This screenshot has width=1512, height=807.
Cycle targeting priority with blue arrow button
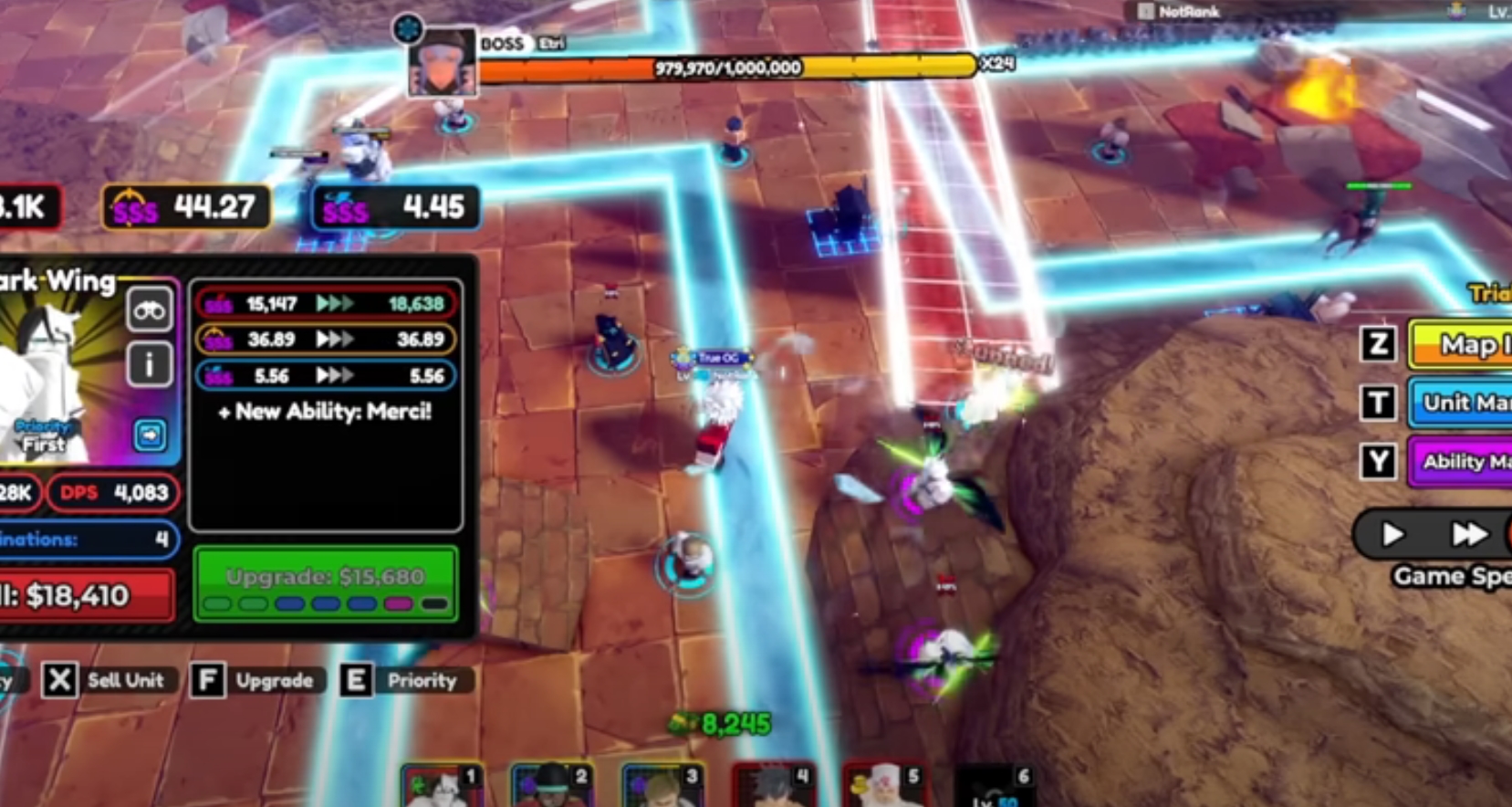tap(150, 435)
